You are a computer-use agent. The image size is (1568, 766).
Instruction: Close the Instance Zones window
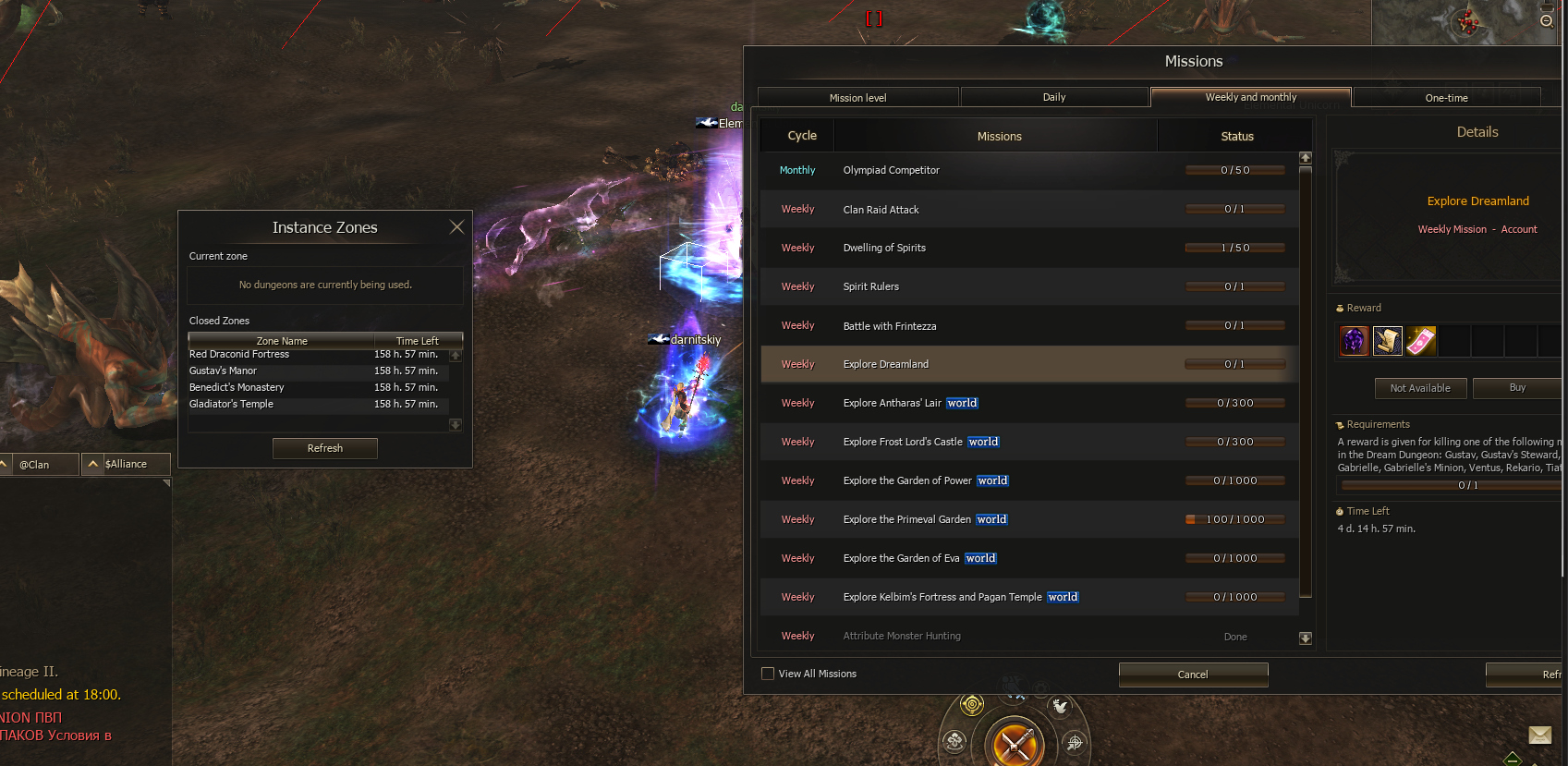coord(456,227)
